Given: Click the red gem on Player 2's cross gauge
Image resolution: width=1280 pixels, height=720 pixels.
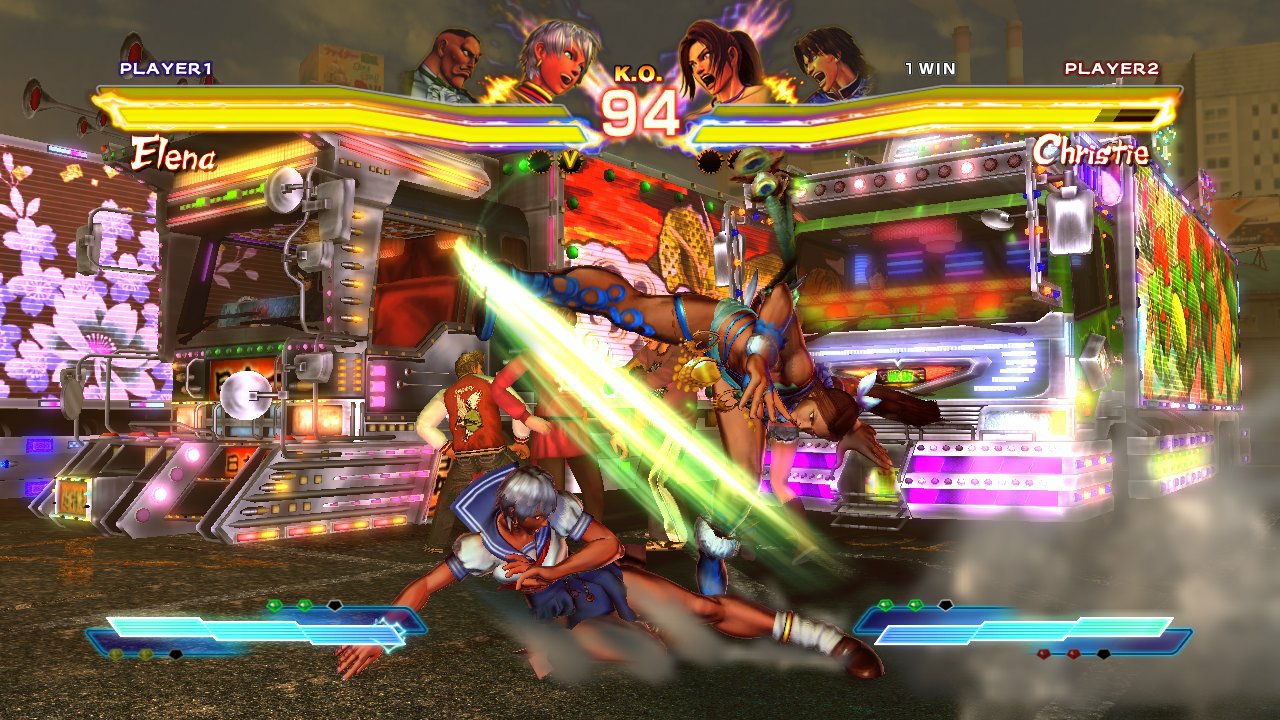Looking at the screenshot, I should 1044,654.
